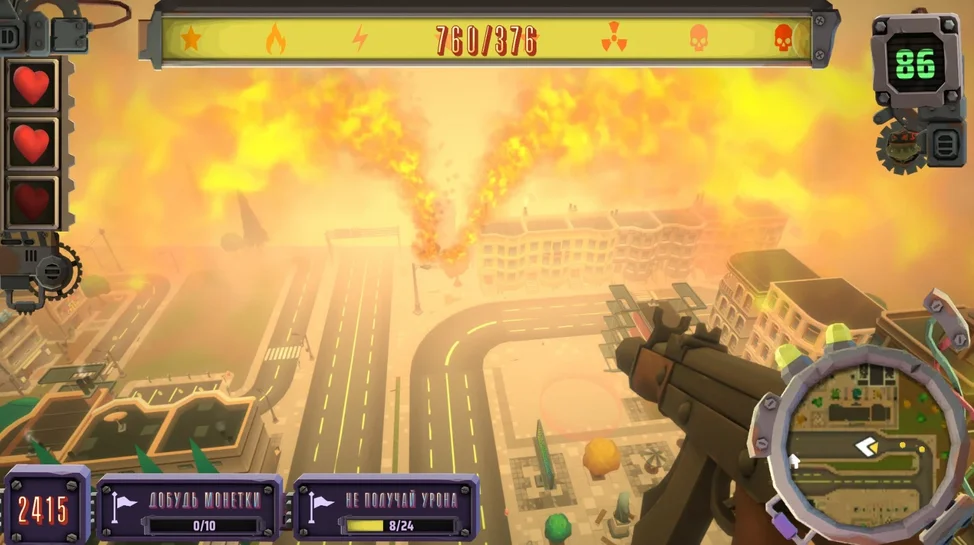Click the flame icon on the top bar
The image size is (974, 545).
point(275,40)
